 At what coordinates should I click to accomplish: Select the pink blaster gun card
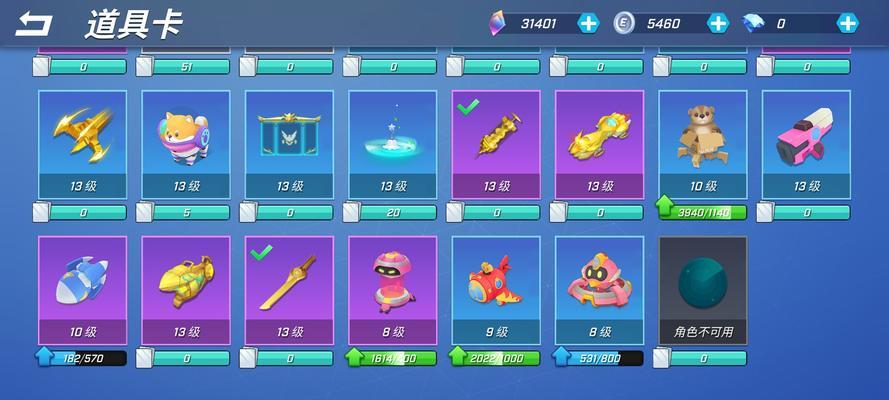click(x=806, y=144)
